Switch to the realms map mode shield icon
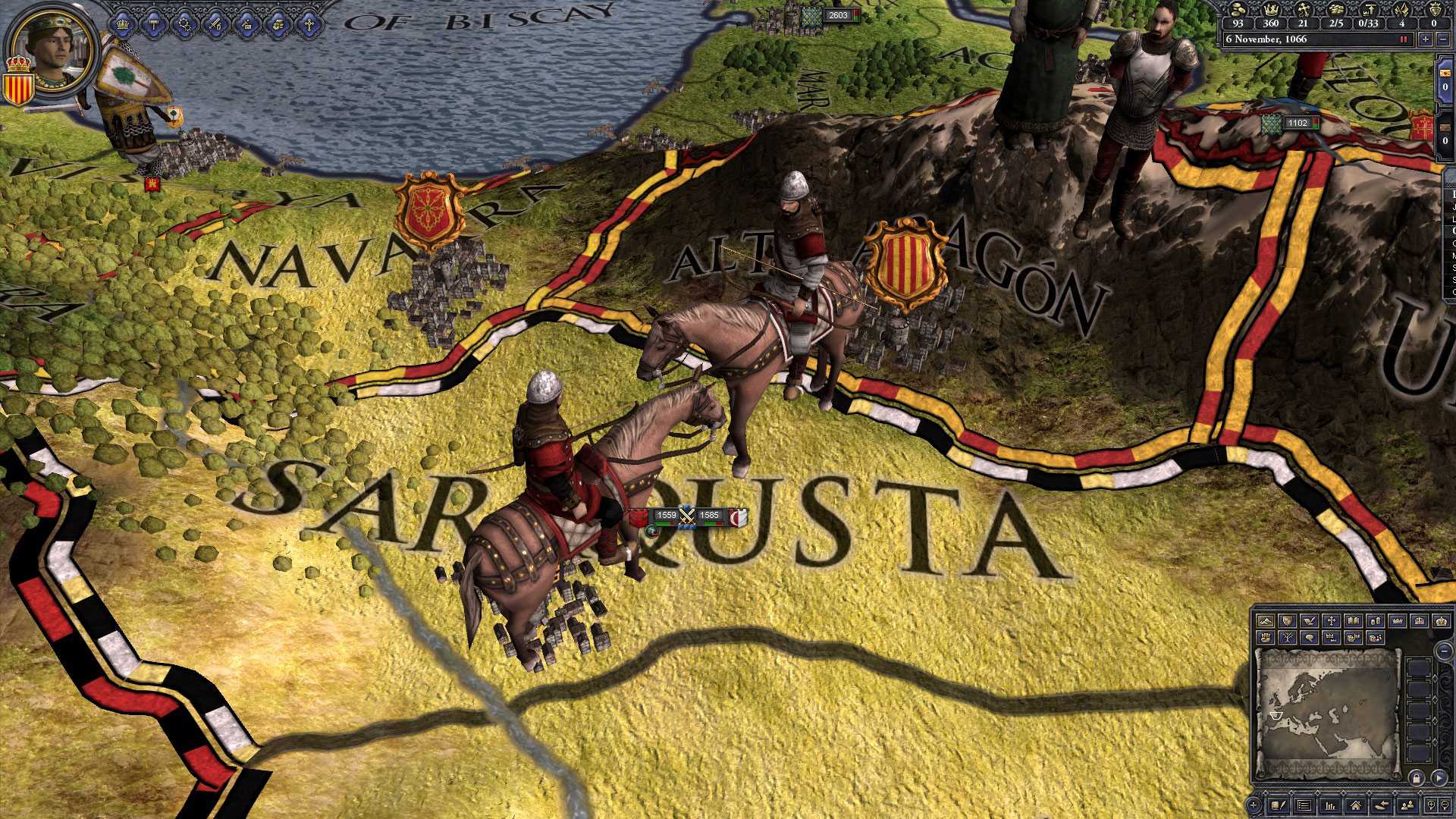This screenshot has height=819, width=1456. (1288, 621)
